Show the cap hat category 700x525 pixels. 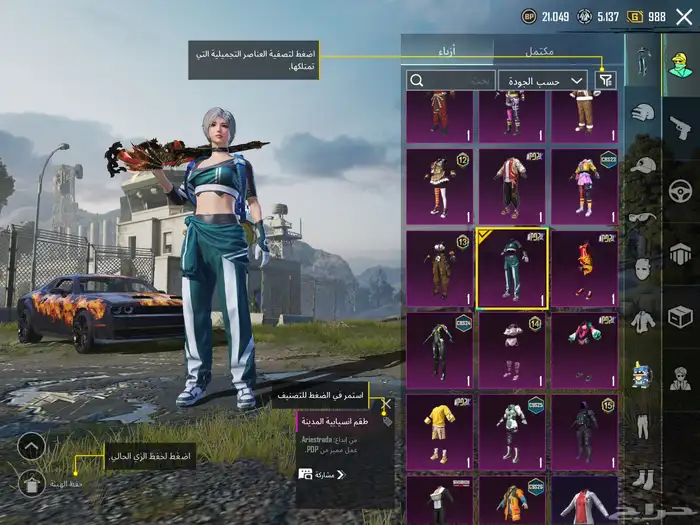[643, 165]
